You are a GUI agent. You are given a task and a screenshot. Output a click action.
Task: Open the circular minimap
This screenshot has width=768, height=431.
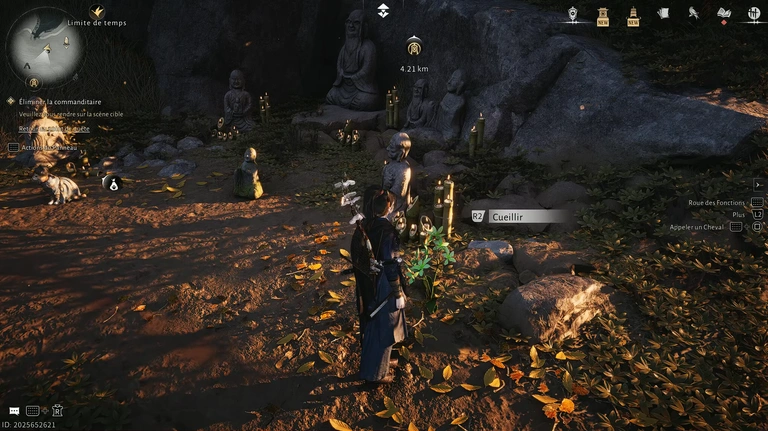point(45,45)
